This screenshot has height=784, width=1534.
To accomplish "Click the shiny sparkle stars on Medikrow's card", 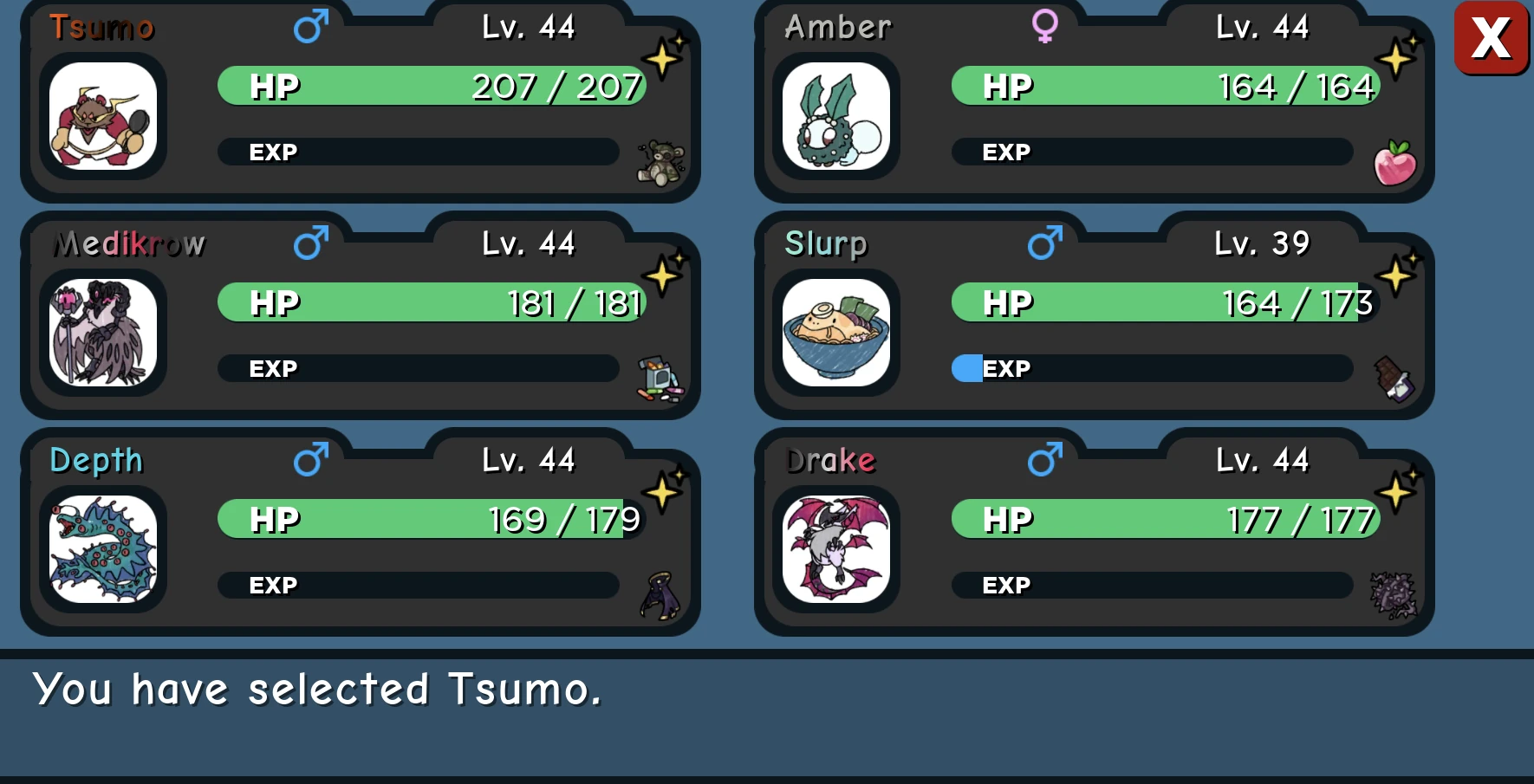I will pyautogui.click(x=662, y=271).
